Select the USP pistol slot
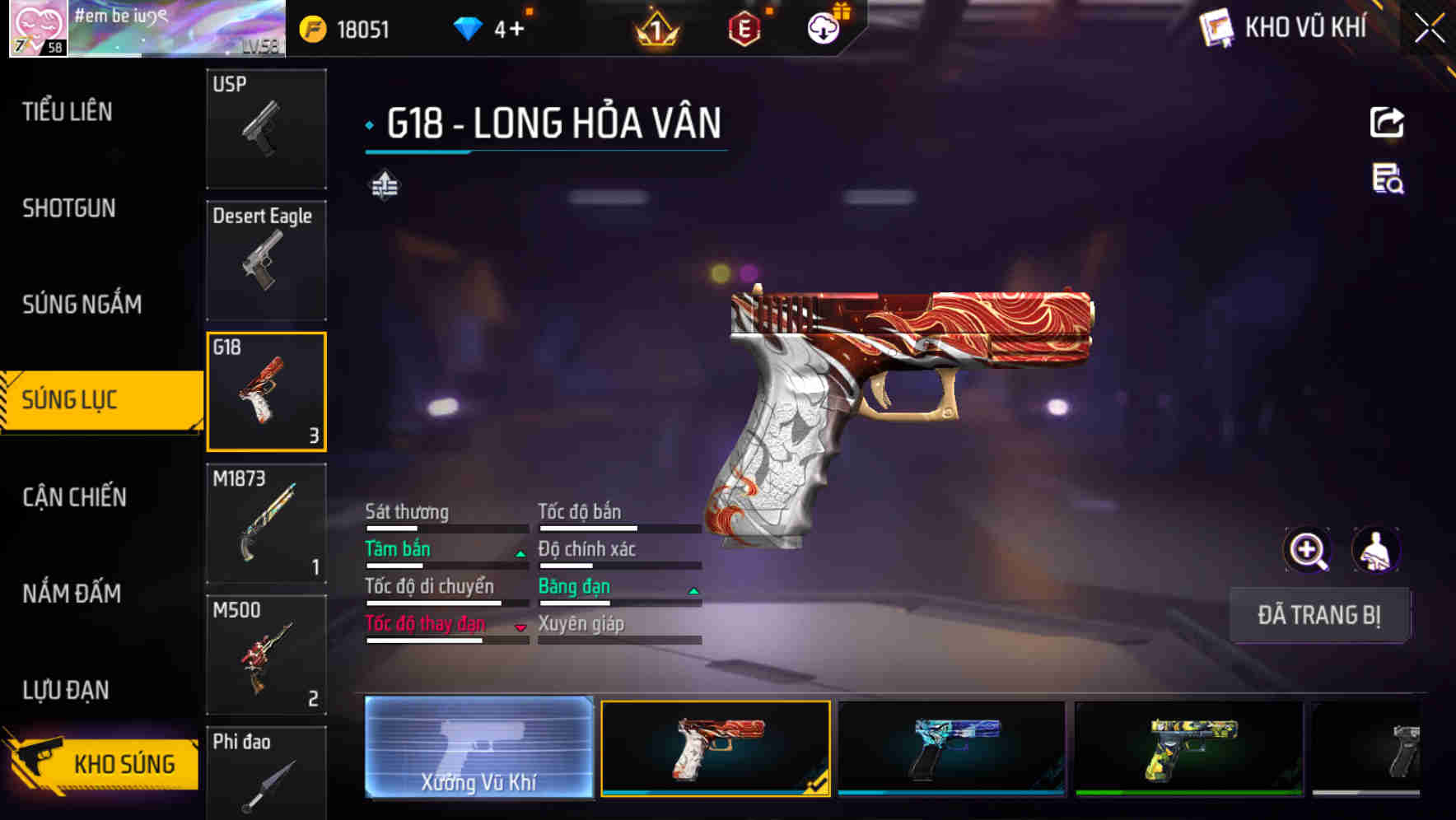This screenshot has width=1456, height=820. (266, 128)
